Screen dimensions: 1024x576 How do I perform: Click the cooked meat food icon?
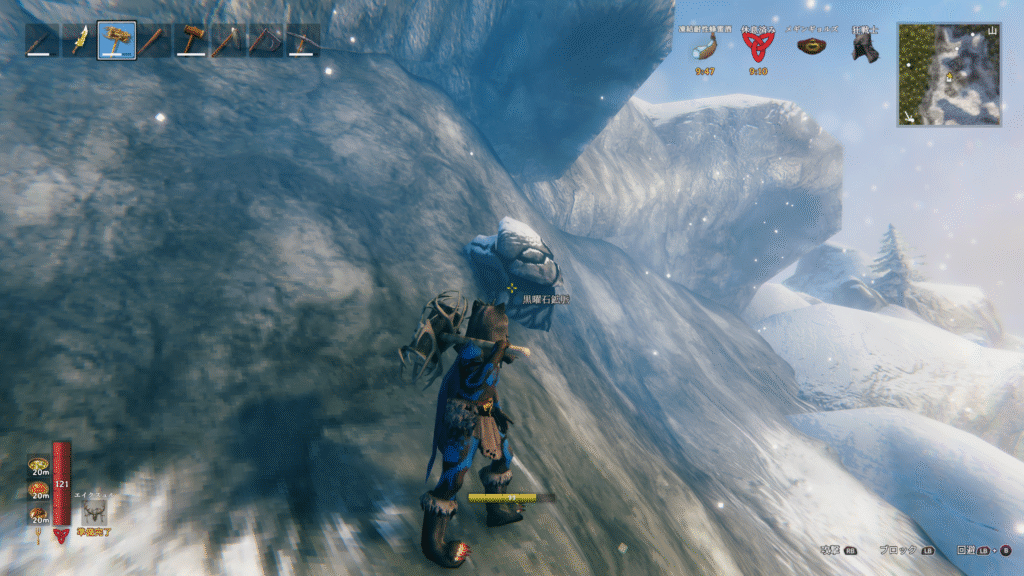pos(40,513)
